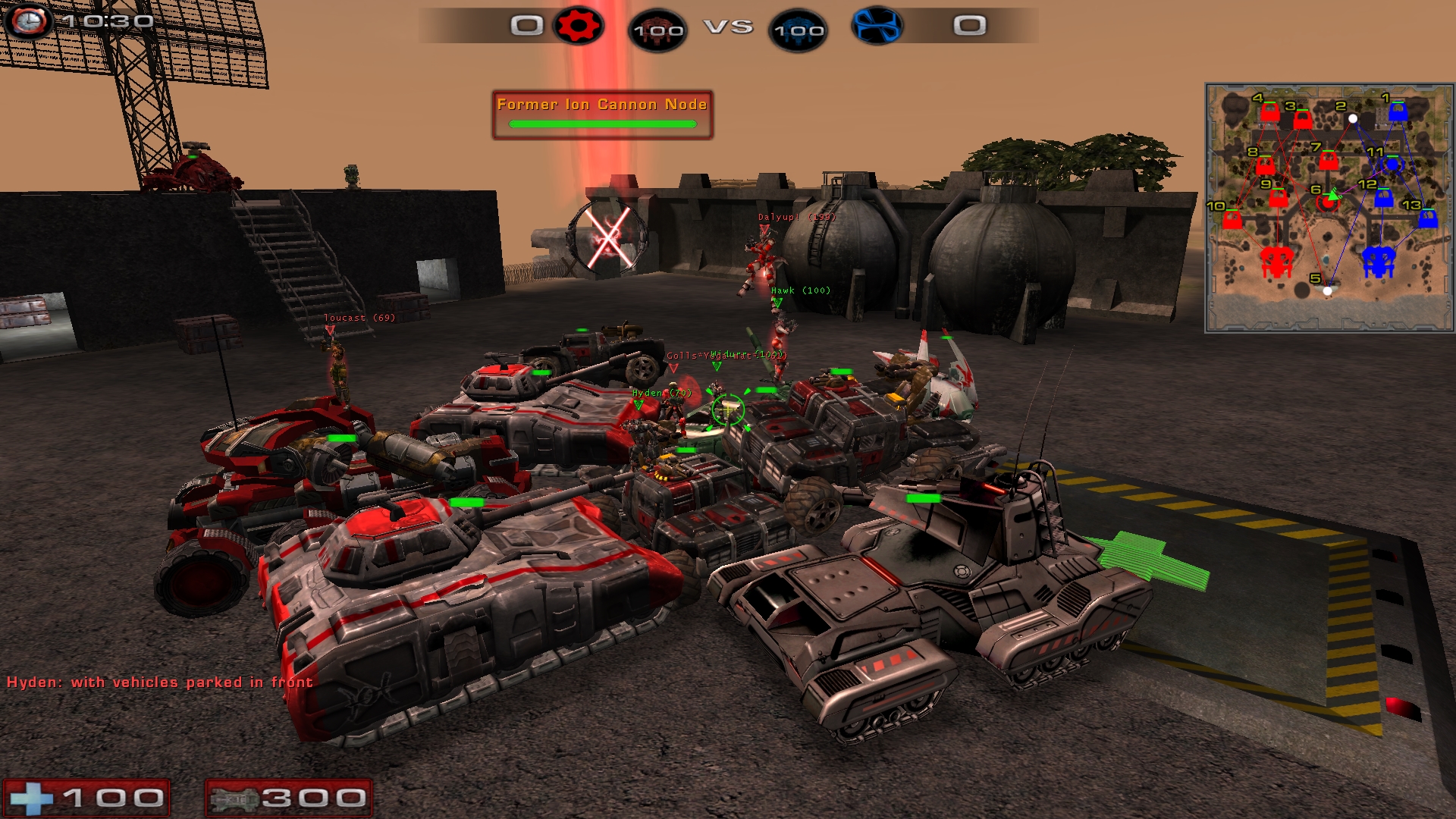The image size is (1456, 819).
Task: Choose blue node 12 on the minimap
Action: tap(1383, 198)
